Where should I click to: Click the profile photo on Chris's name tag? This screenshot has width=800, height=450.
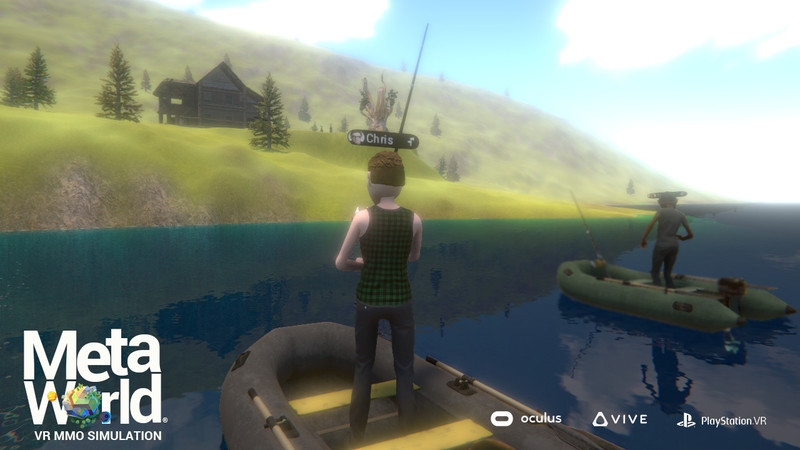pos(357,138)
